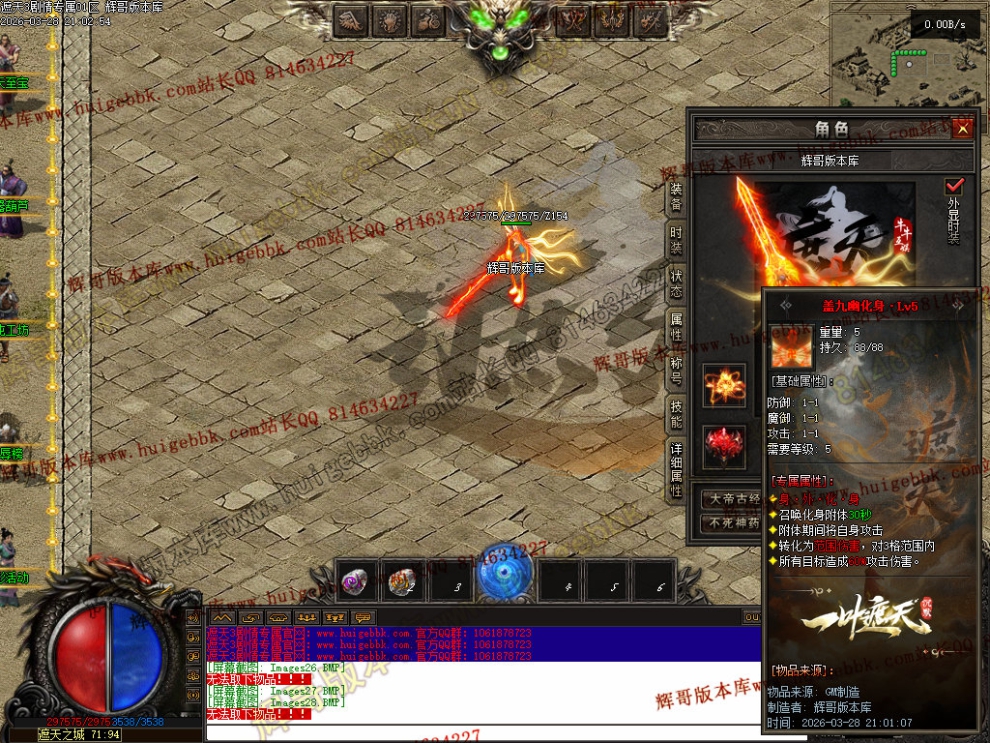This screenshot has width=990, height=743.
Task: Click the chat input field
Action: tap(480, 733)
